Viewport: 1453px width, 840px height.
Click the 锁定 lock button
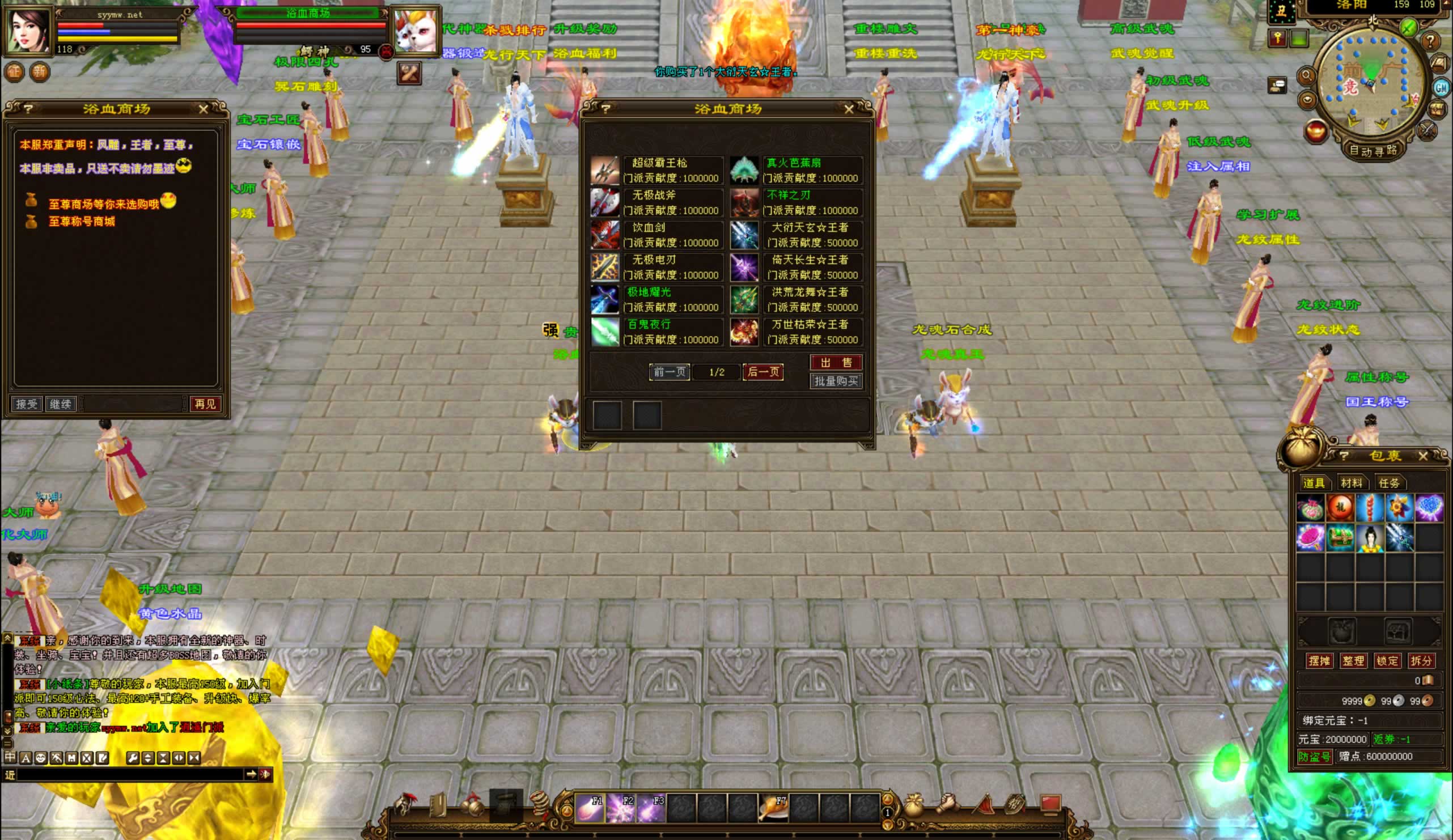(x=1387, y=661)
